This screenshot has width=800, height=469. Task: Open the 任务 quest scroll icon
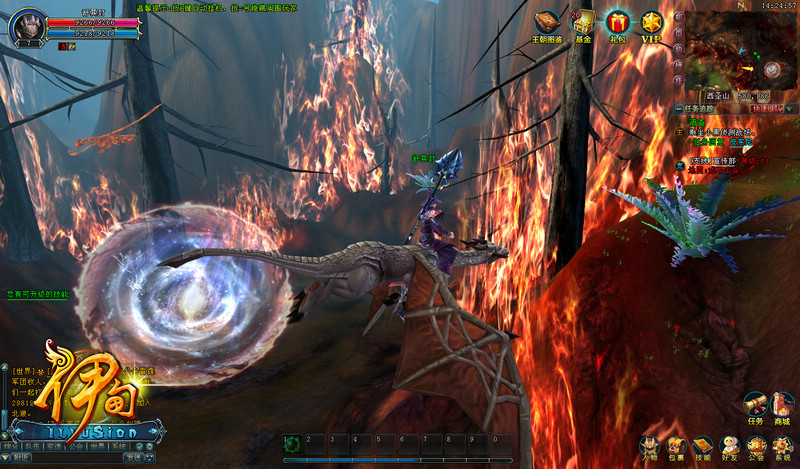756,404
